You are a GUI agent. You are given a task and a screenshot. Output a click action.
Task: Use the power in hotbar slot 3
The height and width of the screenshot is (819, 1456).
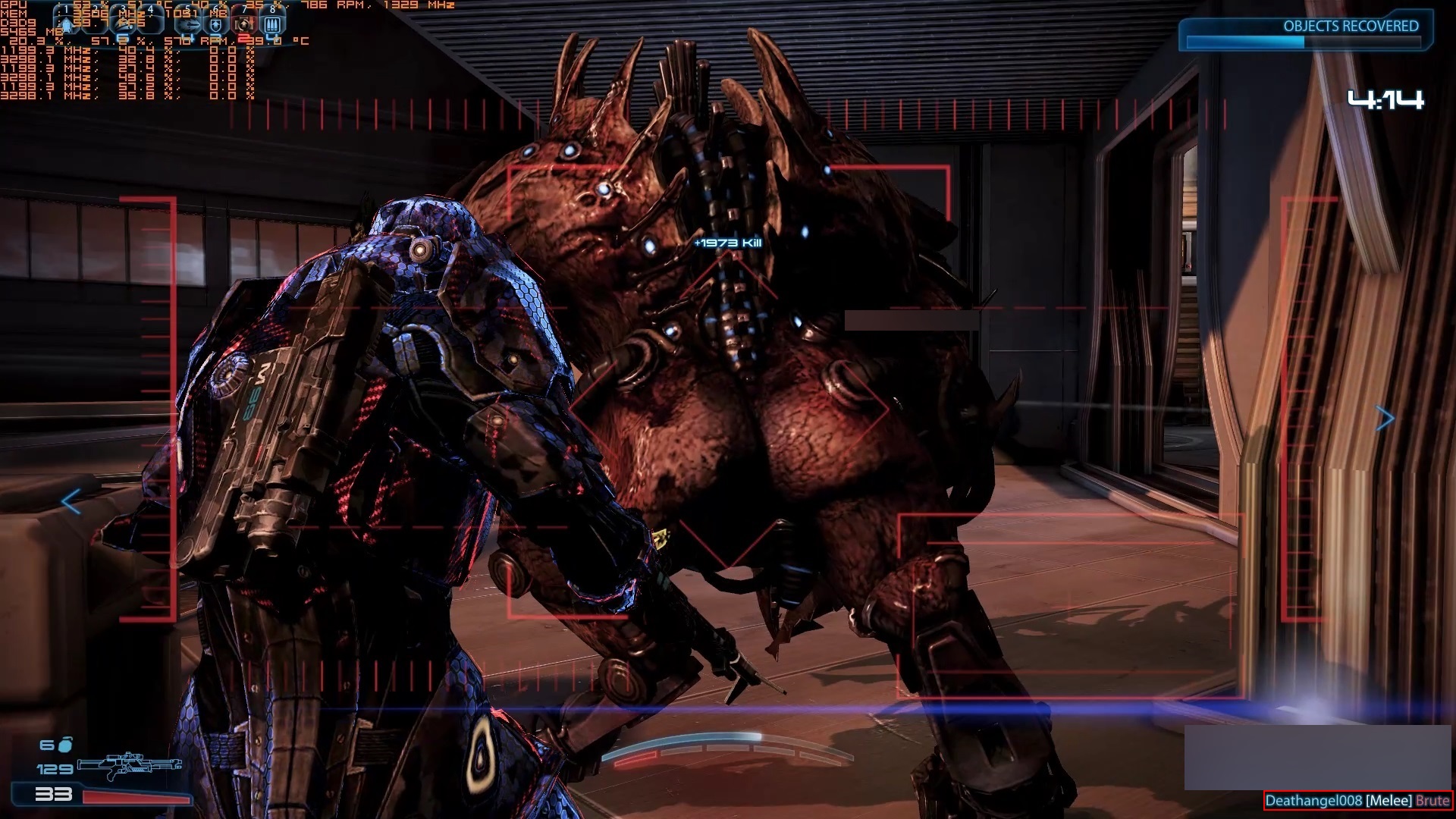[125, 24]
